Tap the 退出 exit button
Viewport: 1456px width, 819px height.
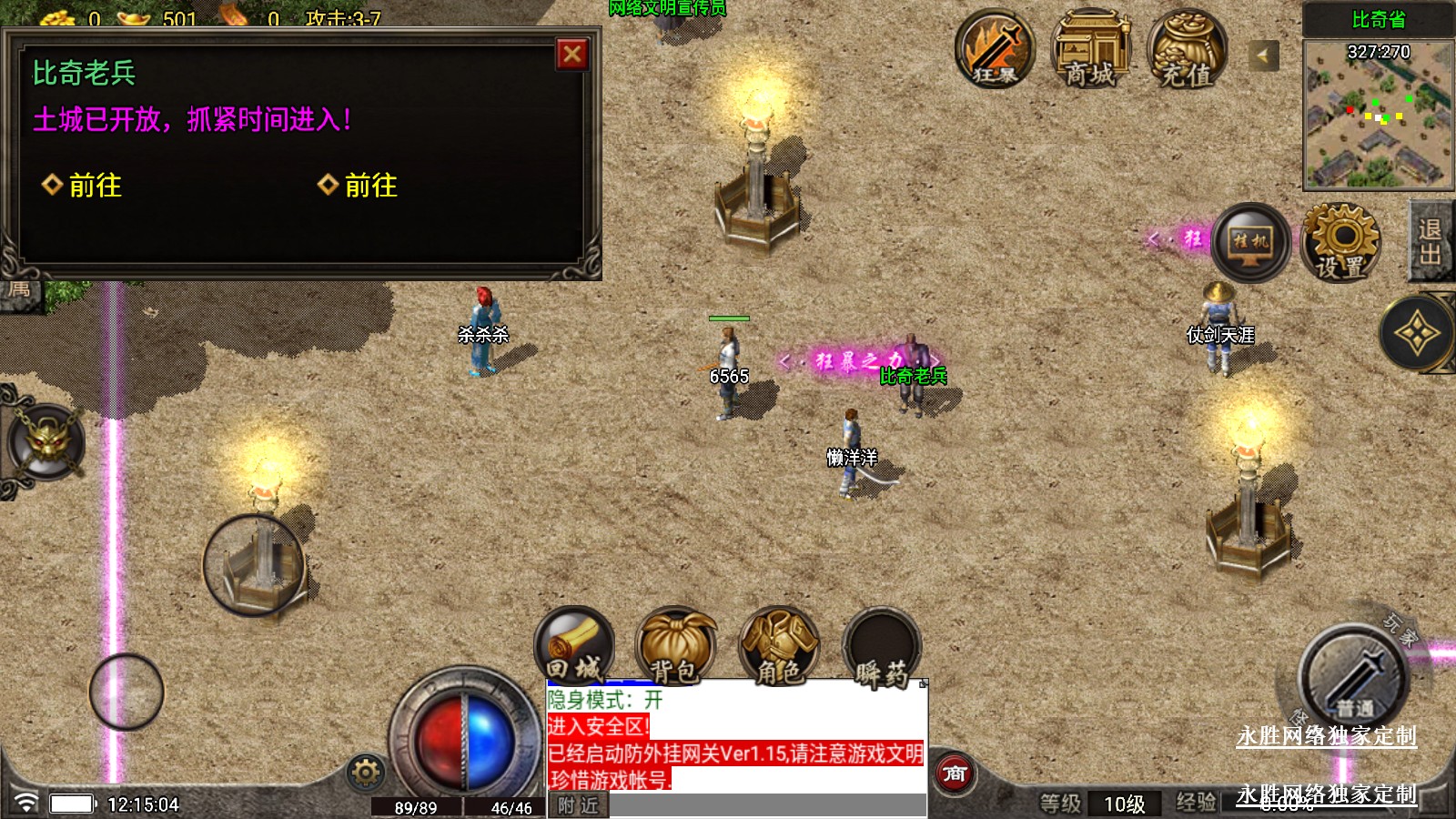1430,241
